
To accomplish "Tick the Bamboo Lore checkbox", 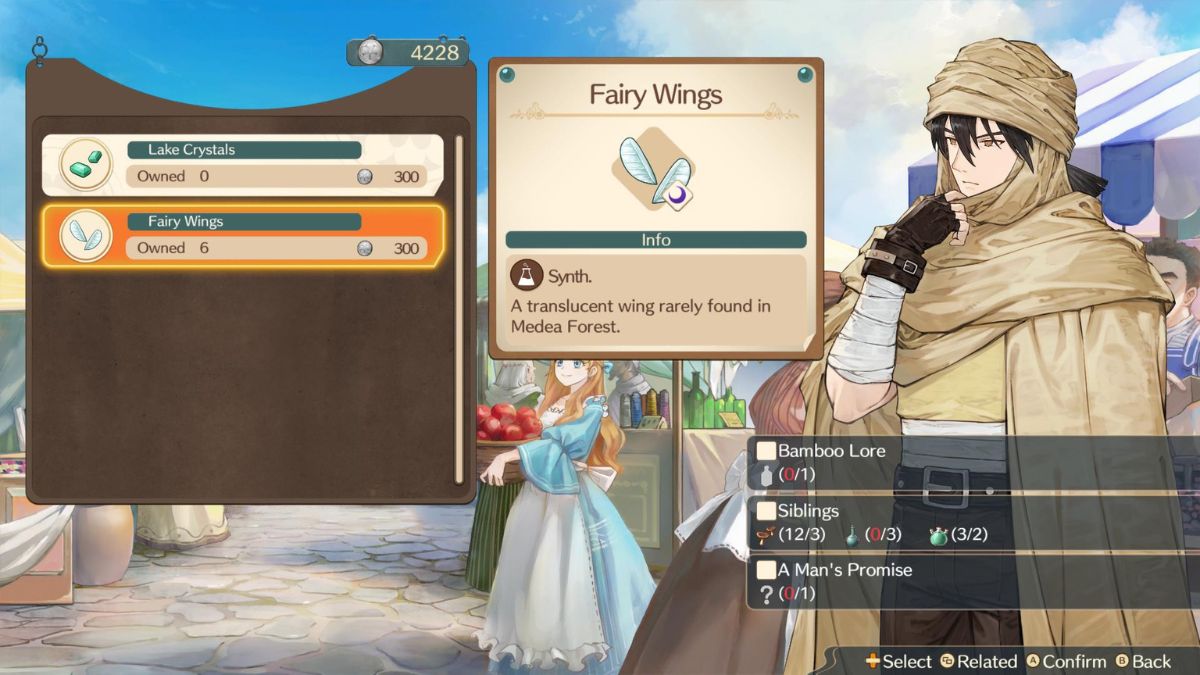I will (x=767, y=451).
